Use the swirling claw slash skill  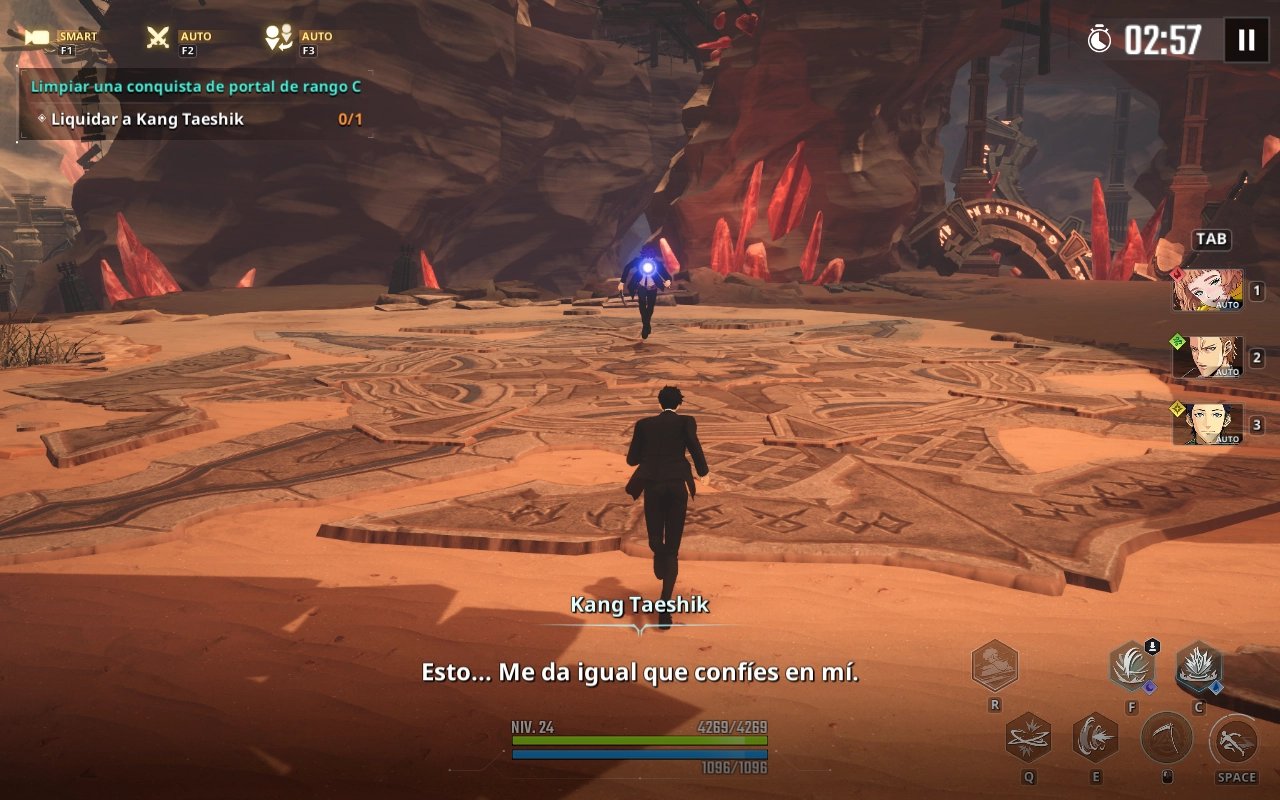tap(1132, 667)
